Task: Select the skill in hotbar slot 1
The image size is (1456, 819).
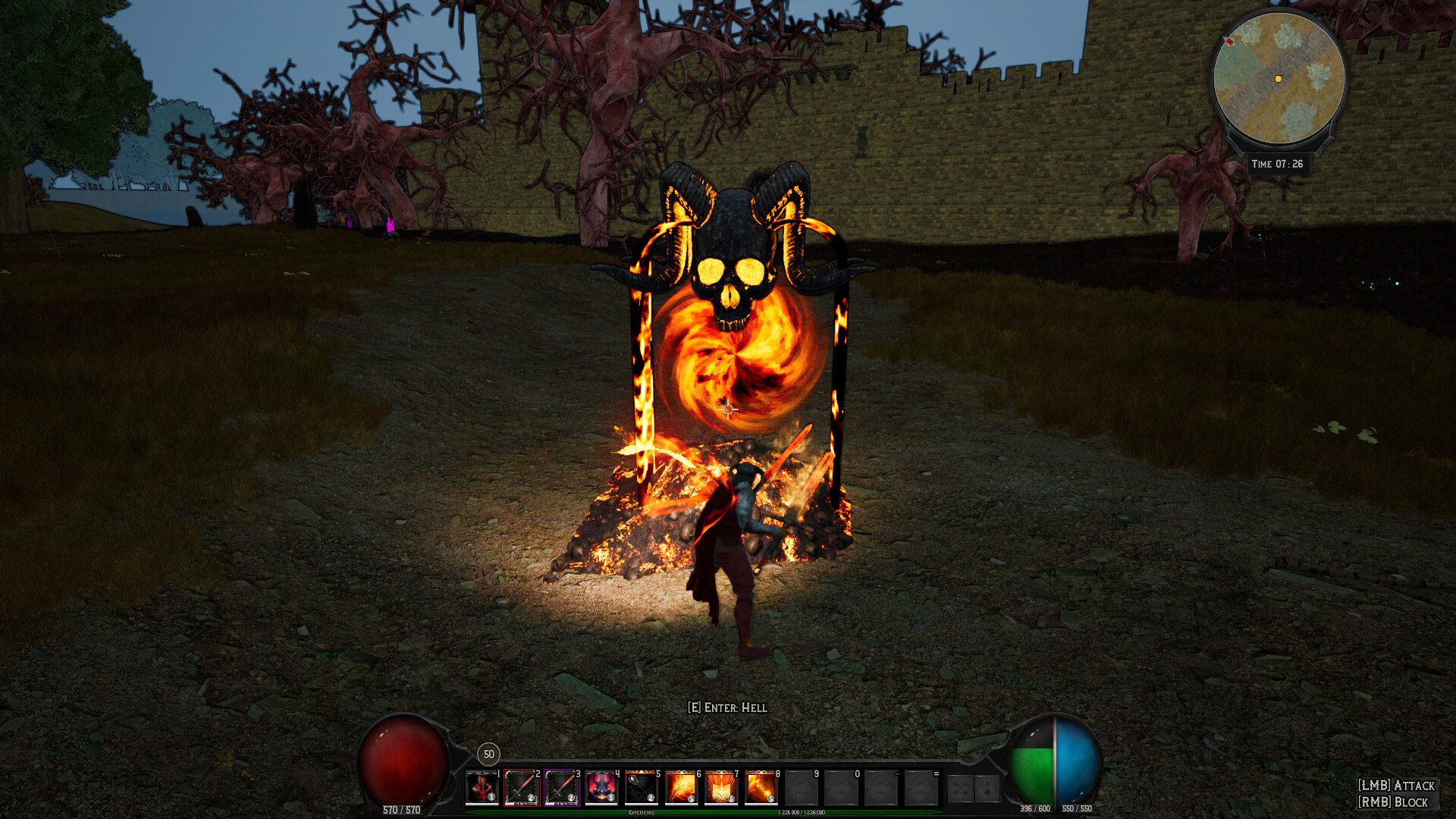Action: tap(482, 789)
